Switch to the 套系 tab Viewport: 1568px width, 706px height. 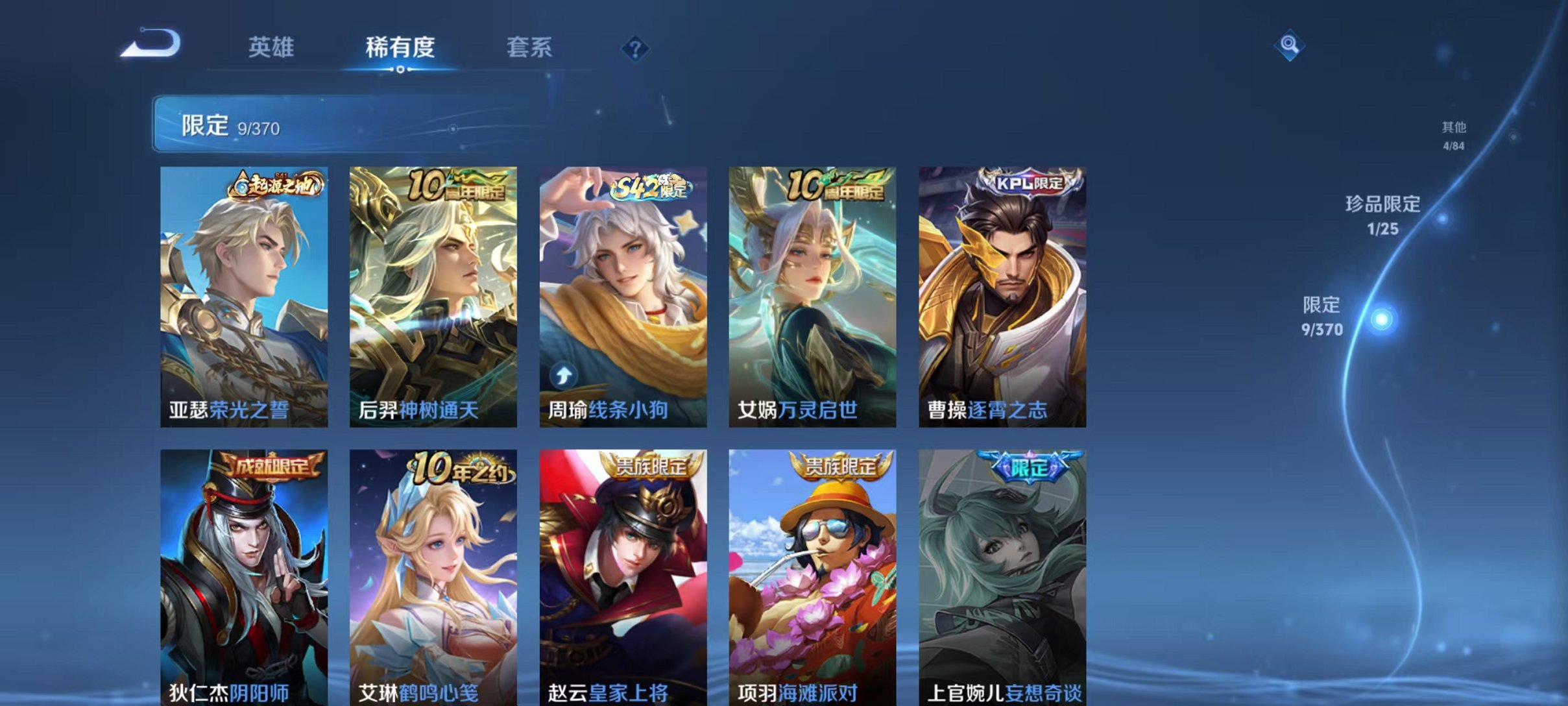(x=531, y=47)
